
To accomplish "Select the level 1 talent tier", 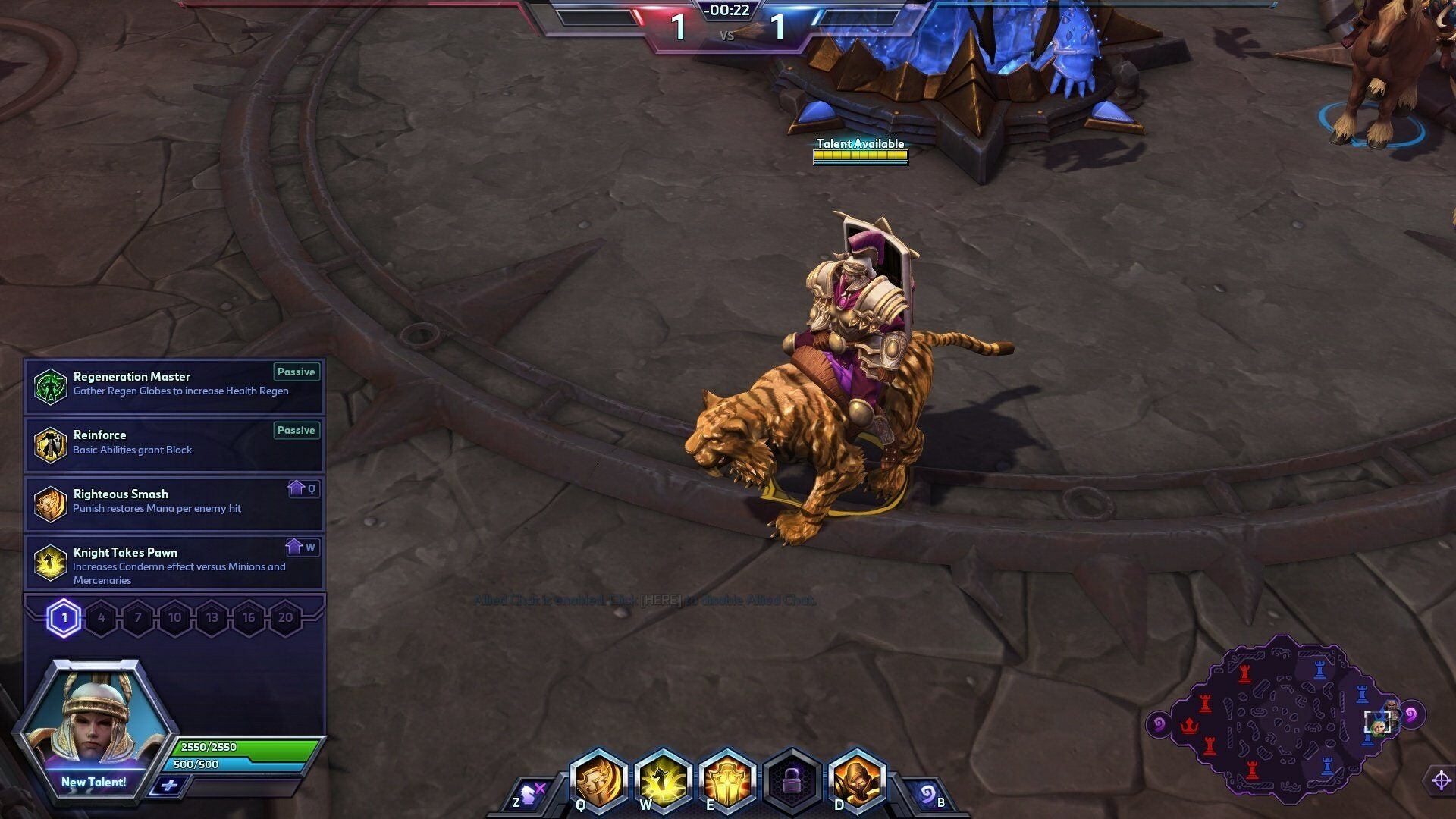I will tap(64, 618).
